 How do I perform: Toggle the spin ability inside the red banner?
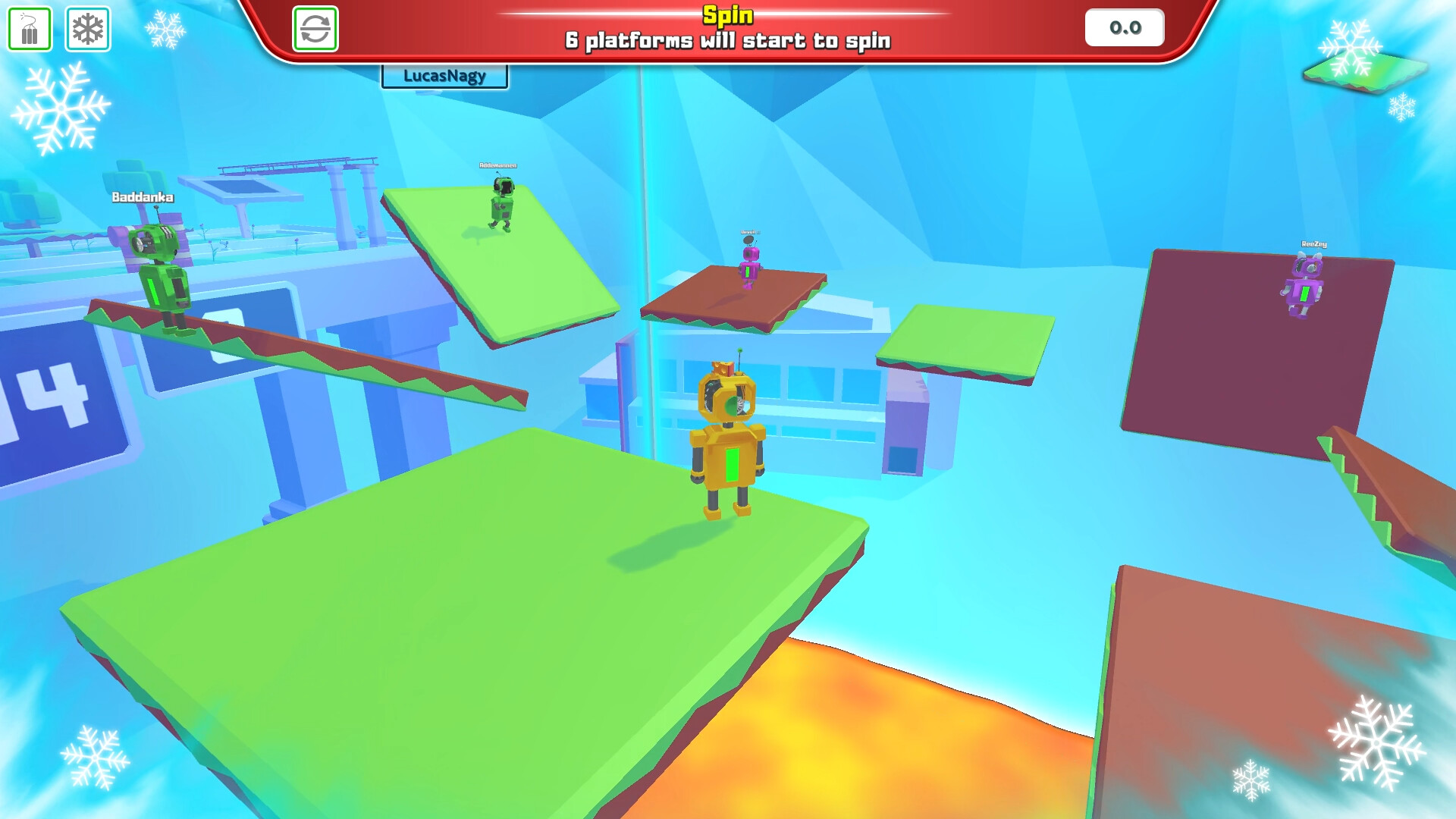click(317, 29)
